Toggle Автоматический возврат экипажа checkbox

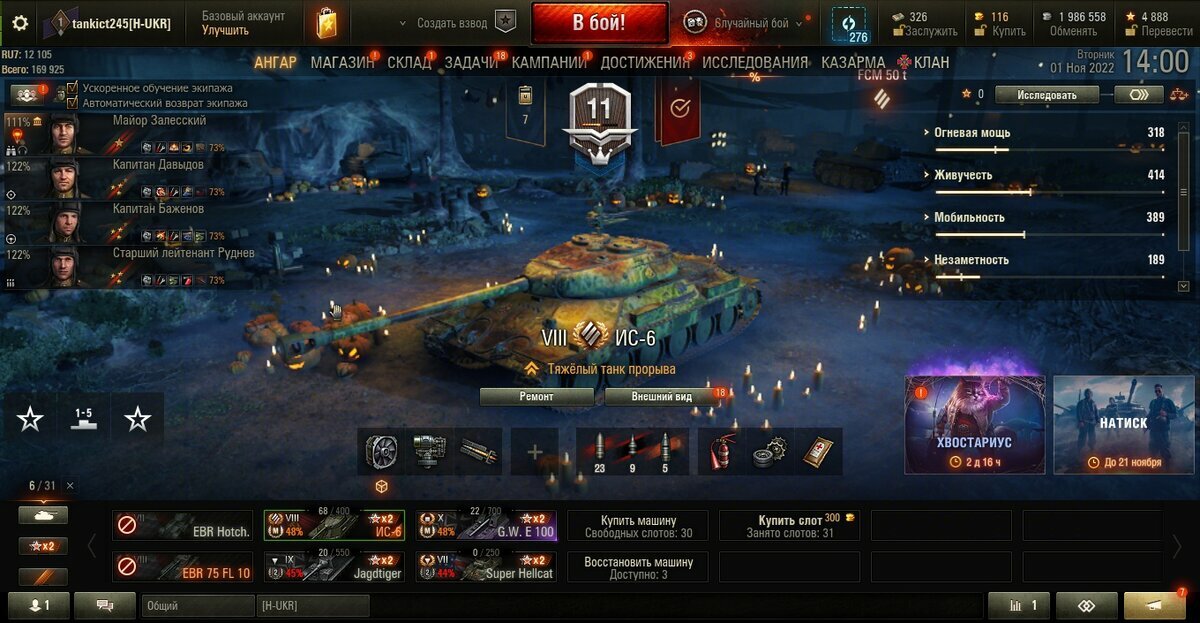[72, 102]
